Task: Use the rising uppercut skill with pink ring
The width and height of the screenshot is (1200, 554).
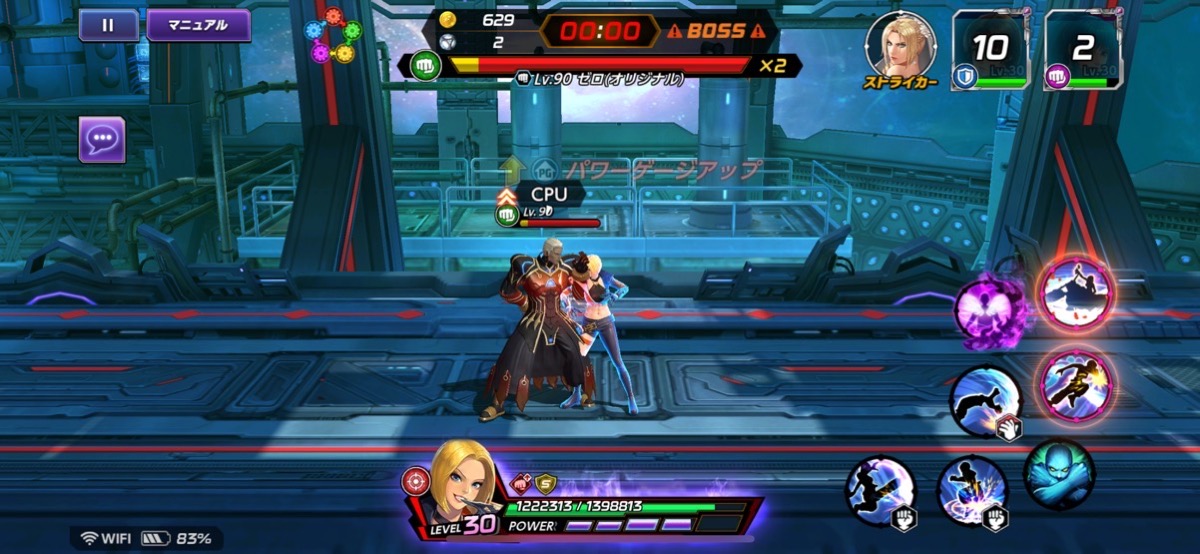Action: point(1074,292)
